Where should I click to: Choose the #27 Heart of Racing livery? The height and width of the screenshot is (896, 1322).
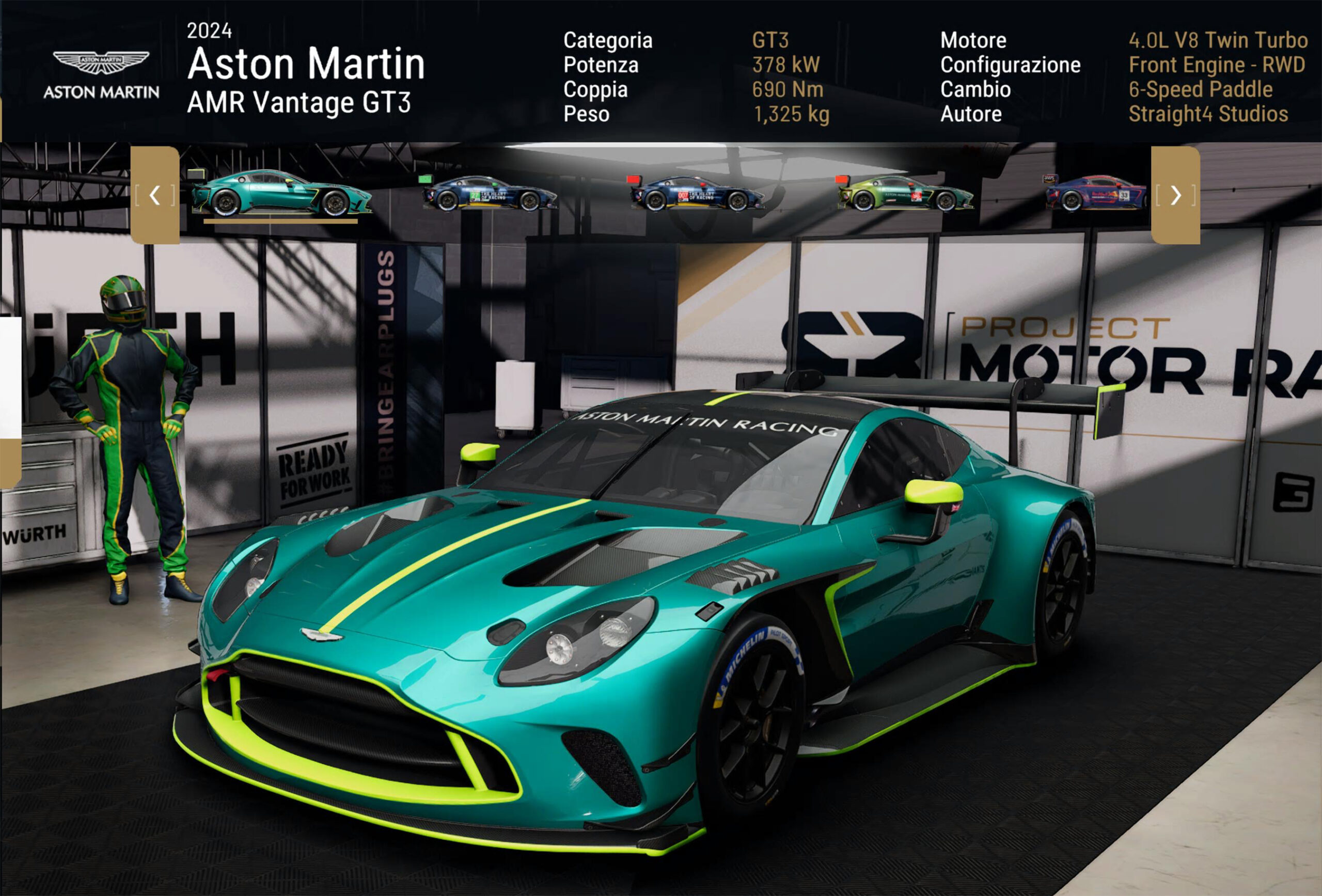click(x=489, y=194)
